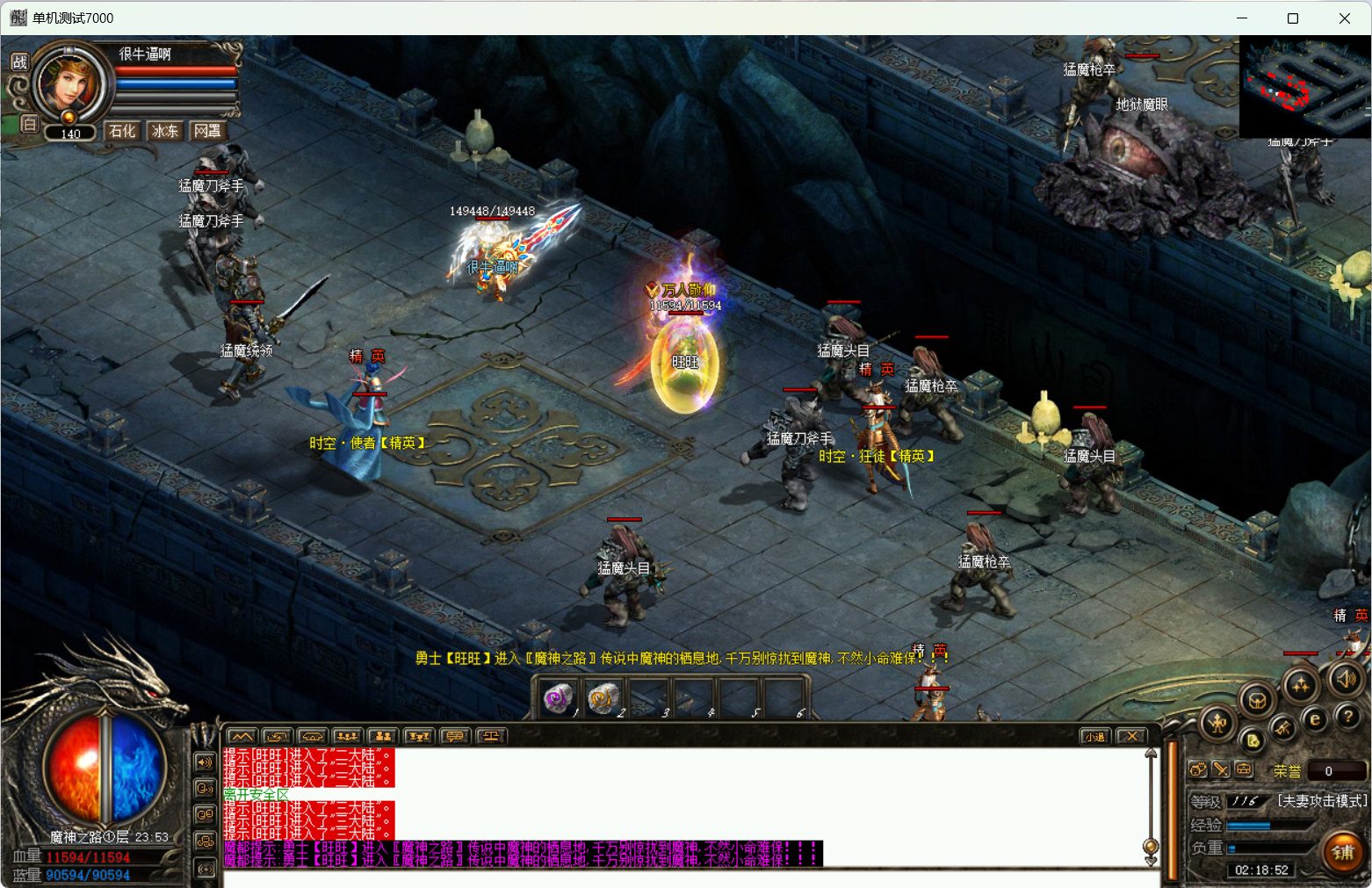Open the bag chest icon
1372x888 pixels.
pyautogui.click(x=1258, y=700)
